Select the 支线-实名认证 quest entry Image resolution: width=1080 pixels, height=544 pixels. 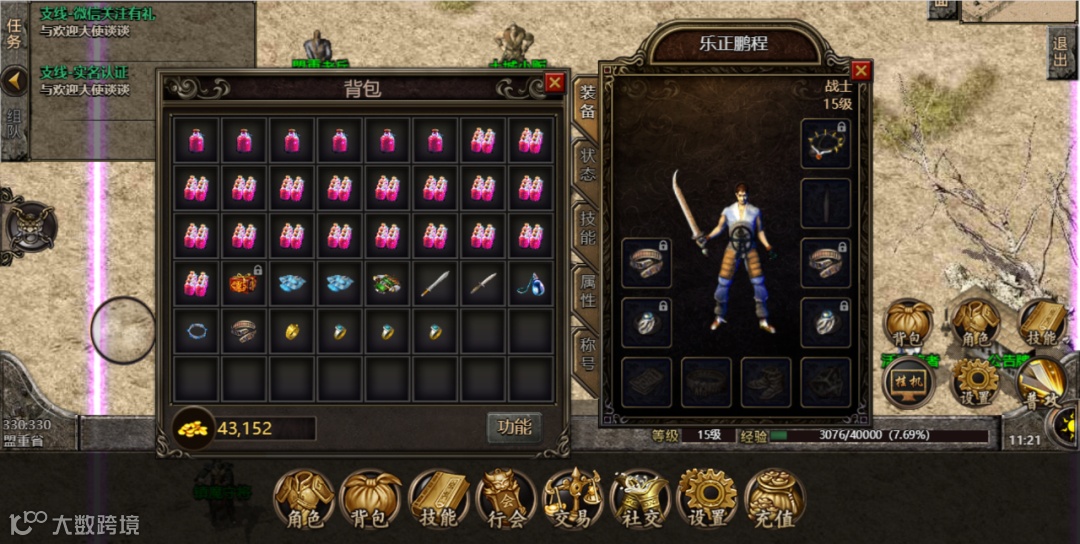pyautogui.click(x=85, y=80)
